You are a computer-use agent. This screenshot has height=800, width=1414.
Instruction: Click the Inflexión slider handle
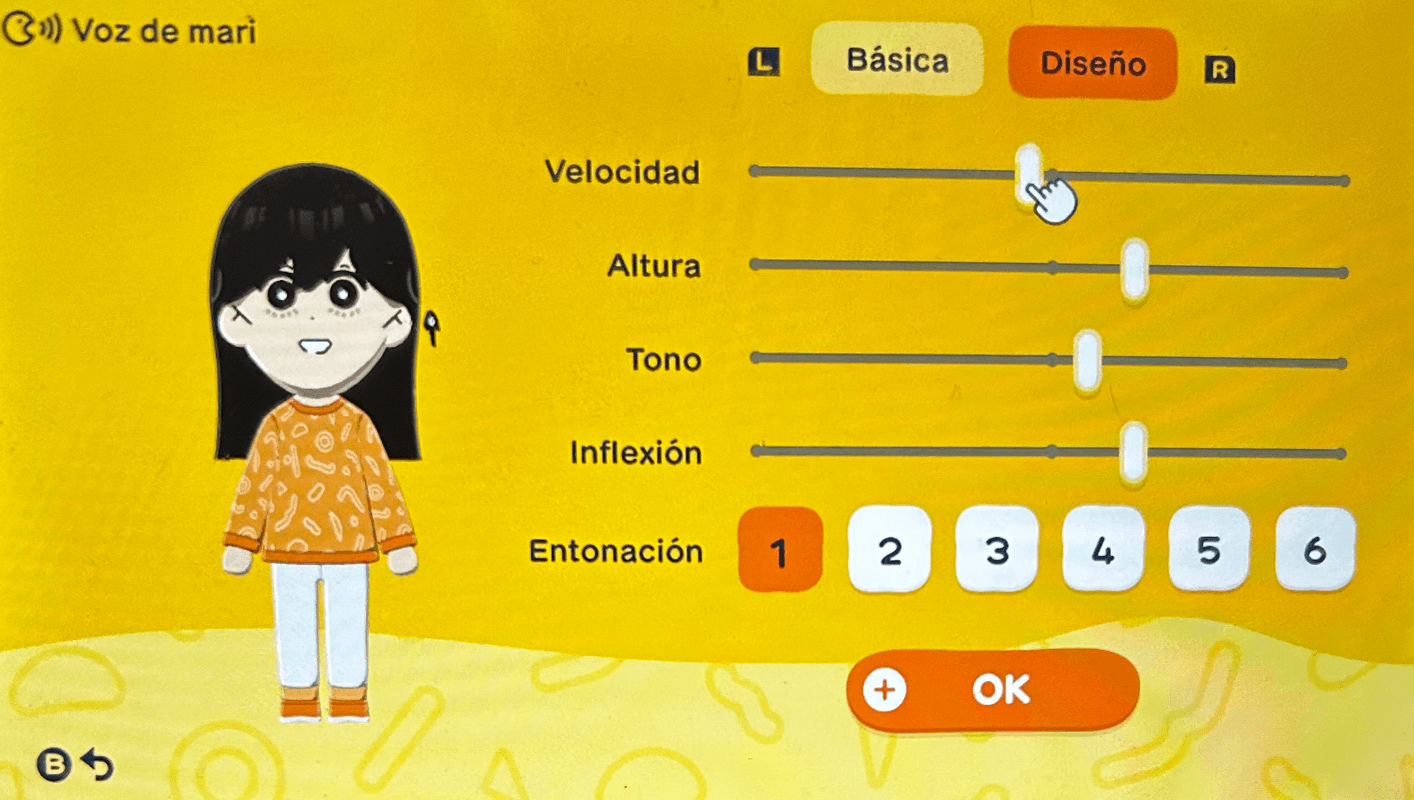[x=1133, y=452]
